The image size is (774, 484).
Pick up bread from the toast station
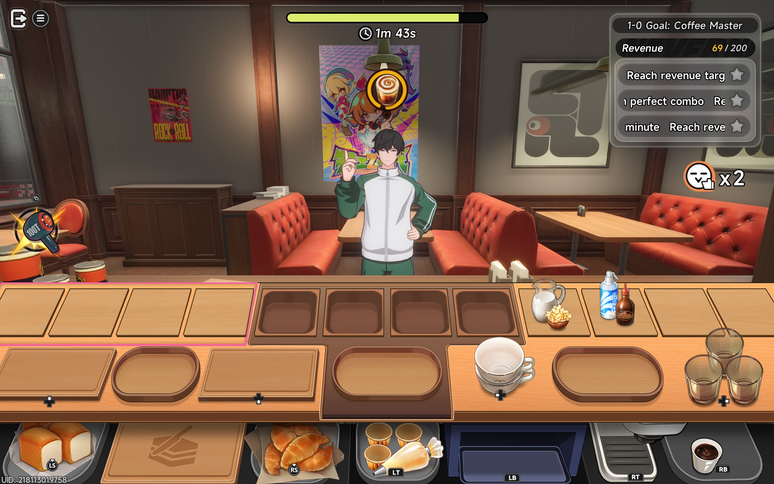pyautogui.click(x=53, y=445)
